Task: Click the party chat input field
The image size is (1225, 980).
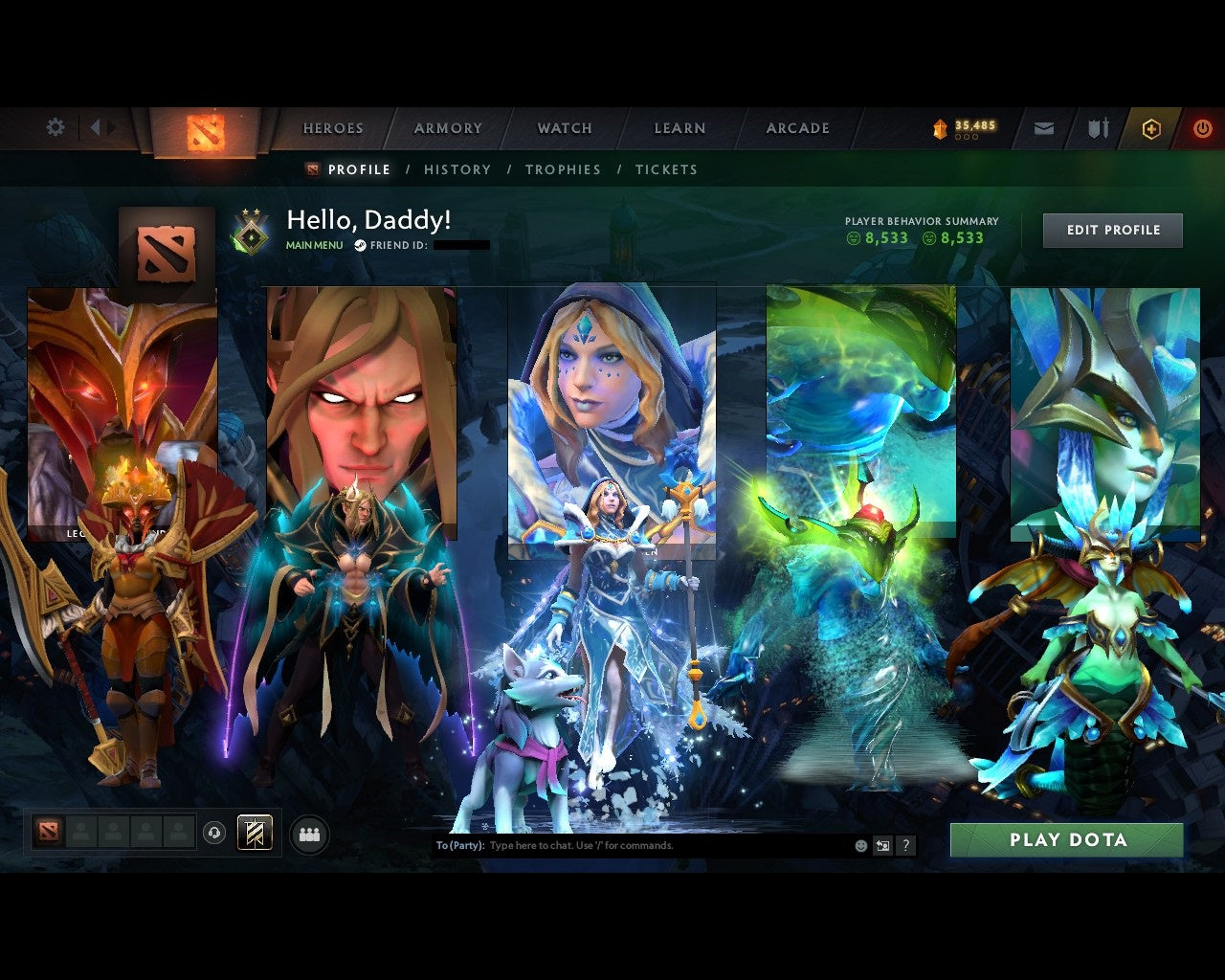Action: pos(622,845)
